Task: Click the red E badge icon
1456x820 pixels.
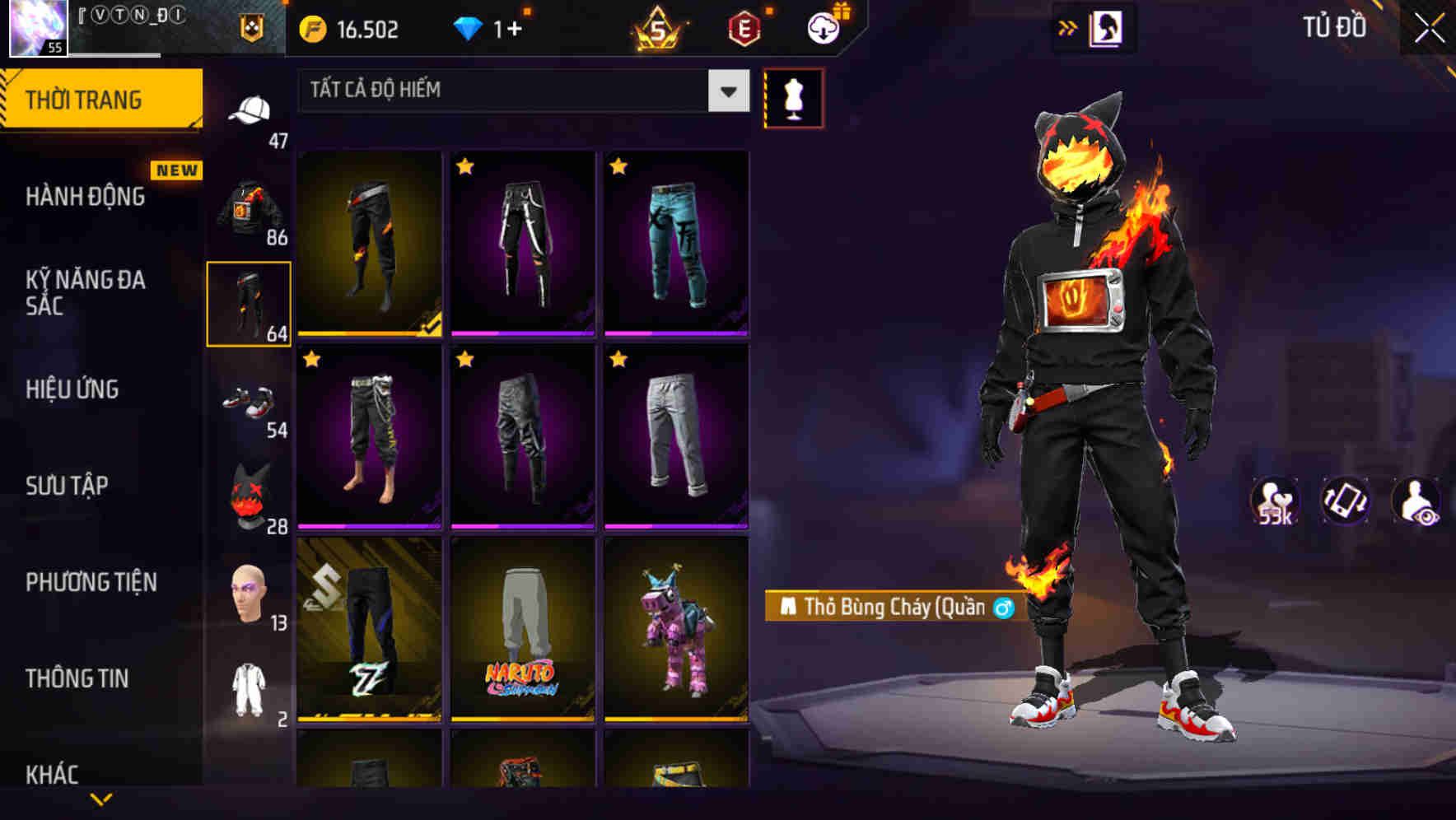Action: 742,28
